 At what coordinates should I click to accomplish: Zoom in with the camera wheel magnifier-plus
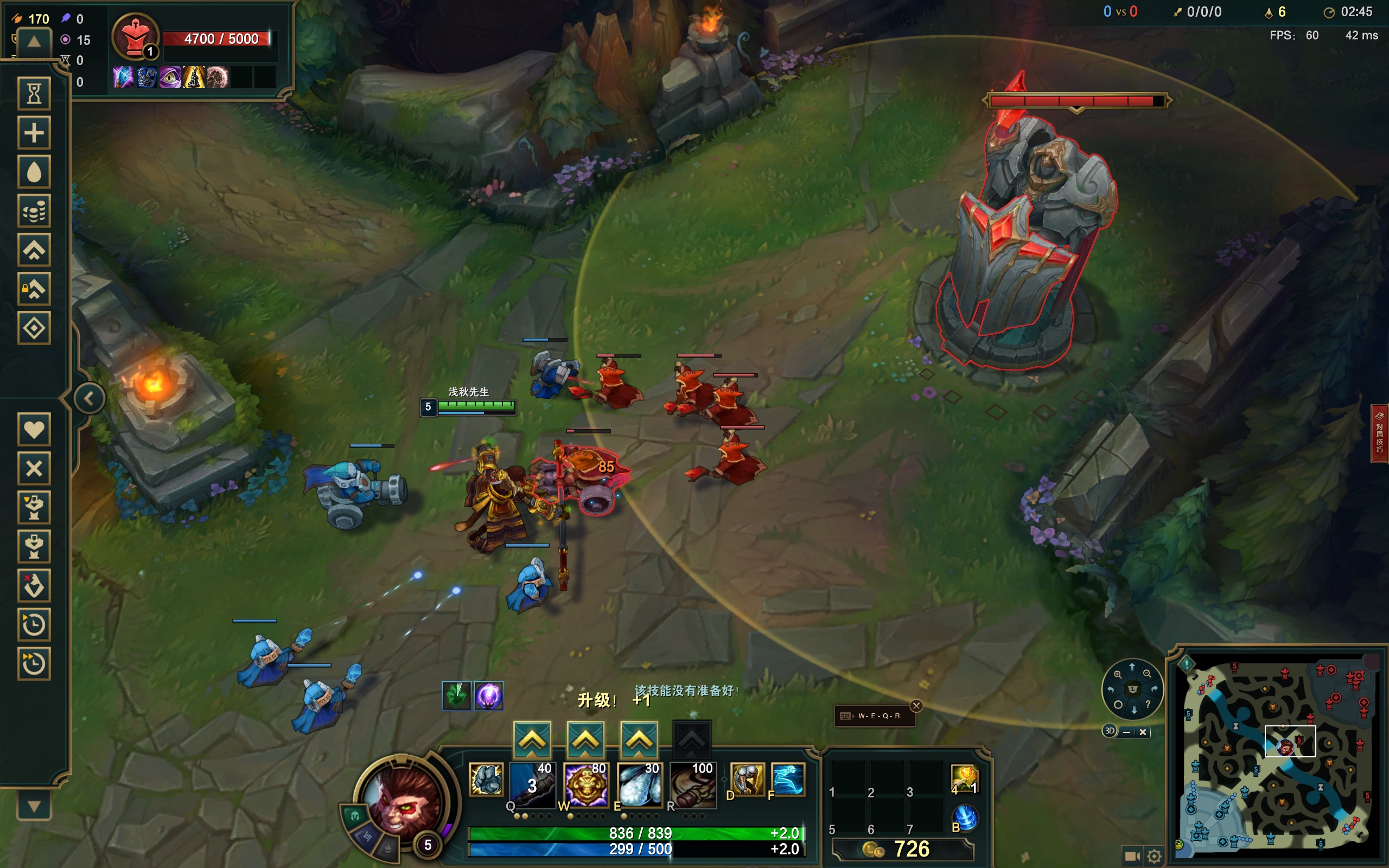pos(1118,674)
